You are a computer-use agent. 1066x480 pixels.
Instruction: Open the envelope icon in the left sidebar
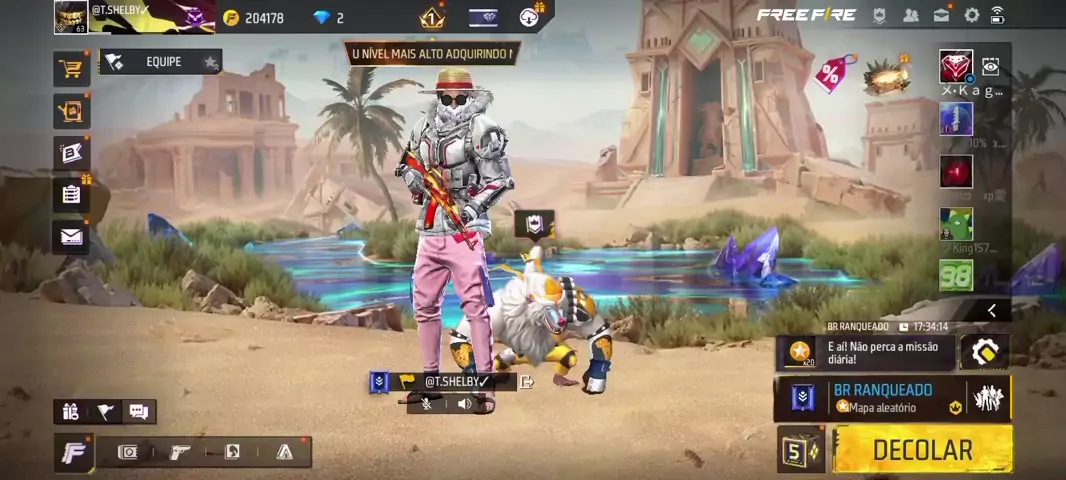pyautogui.click(x=71, y=237)
